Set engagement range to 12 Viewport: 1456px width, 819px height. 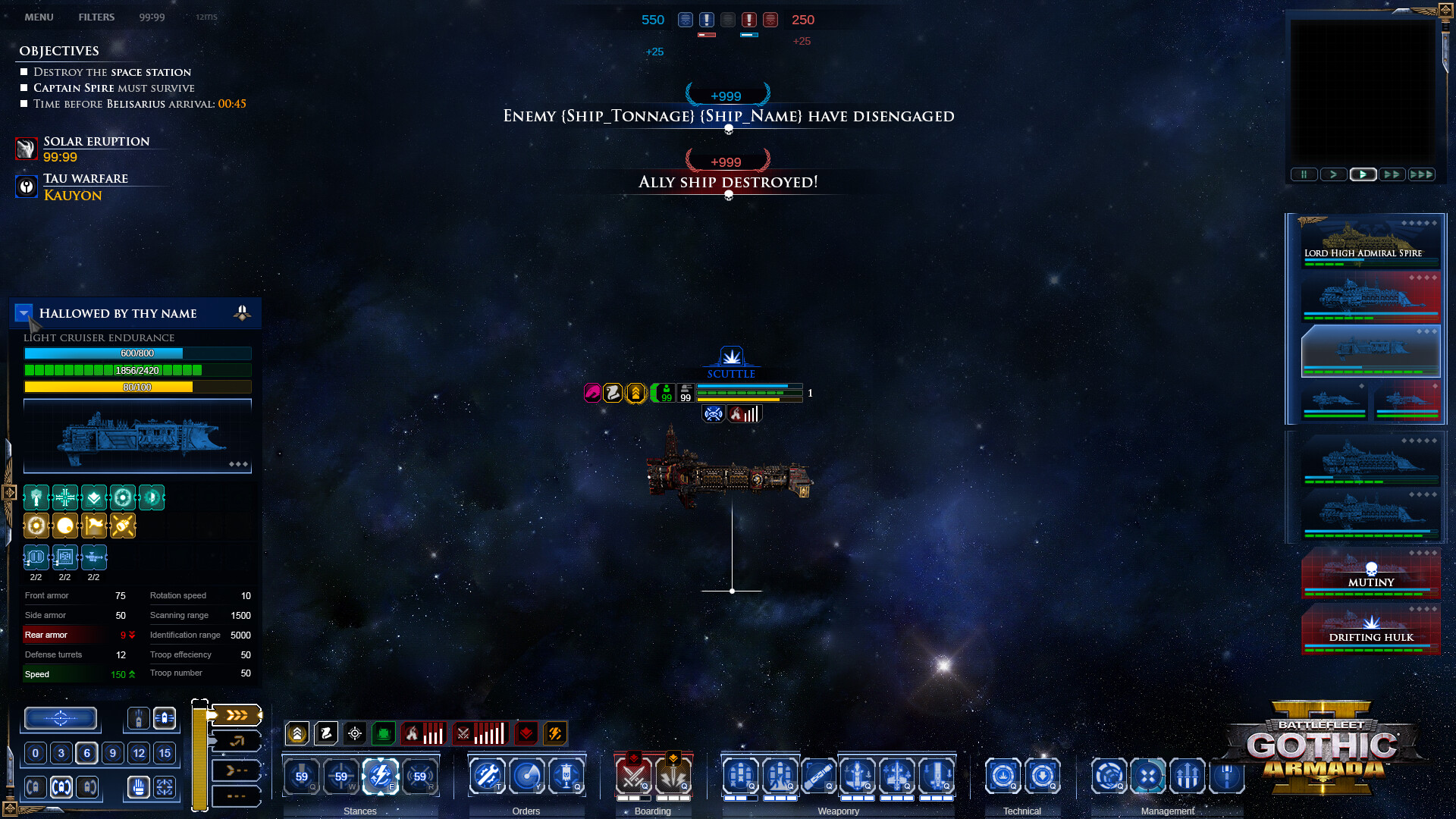point(139,753)
